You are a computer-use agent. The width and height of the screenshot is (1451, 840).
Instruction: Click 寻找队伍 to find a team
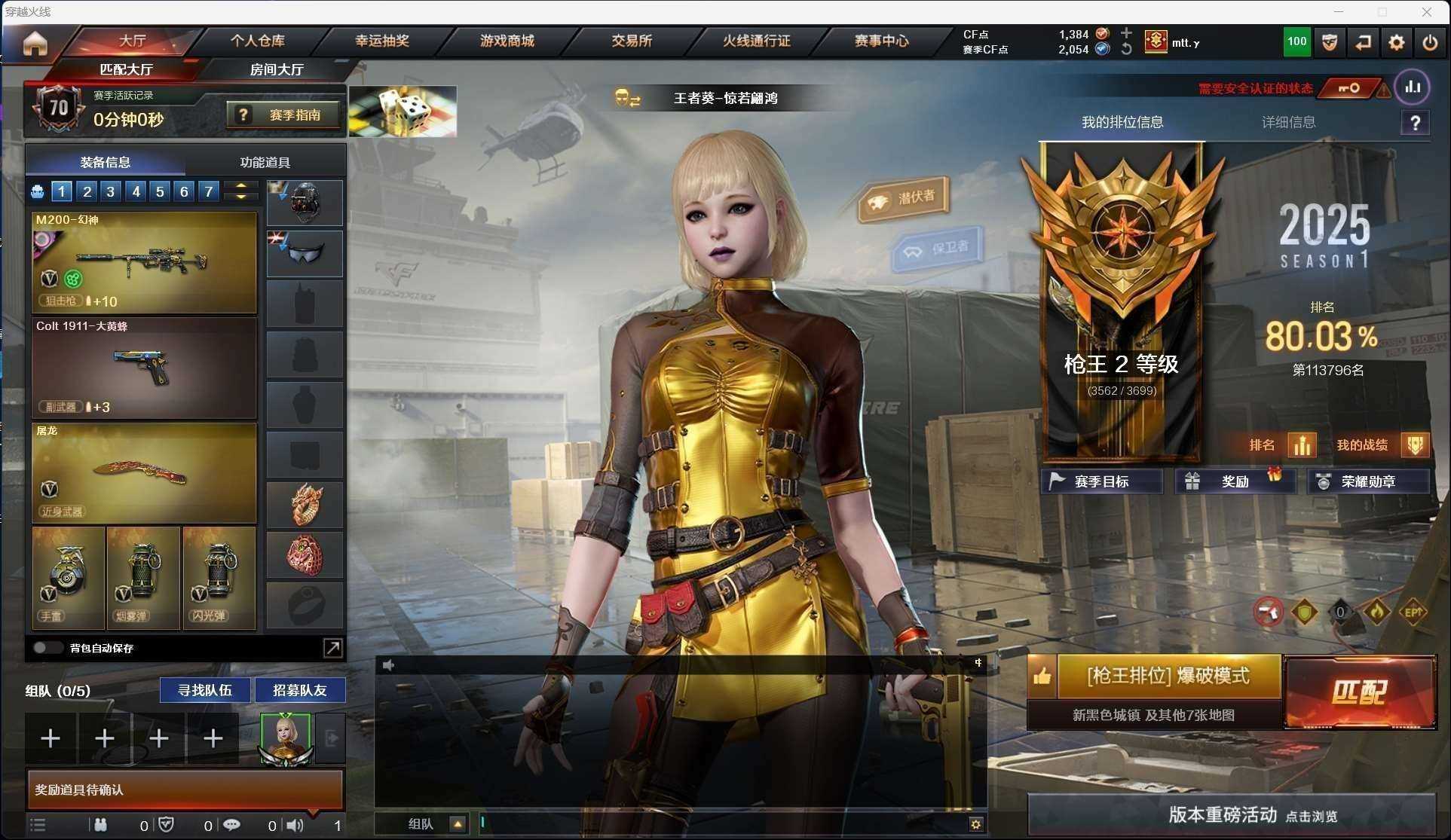pyautogui.click(x=204, y=690)
